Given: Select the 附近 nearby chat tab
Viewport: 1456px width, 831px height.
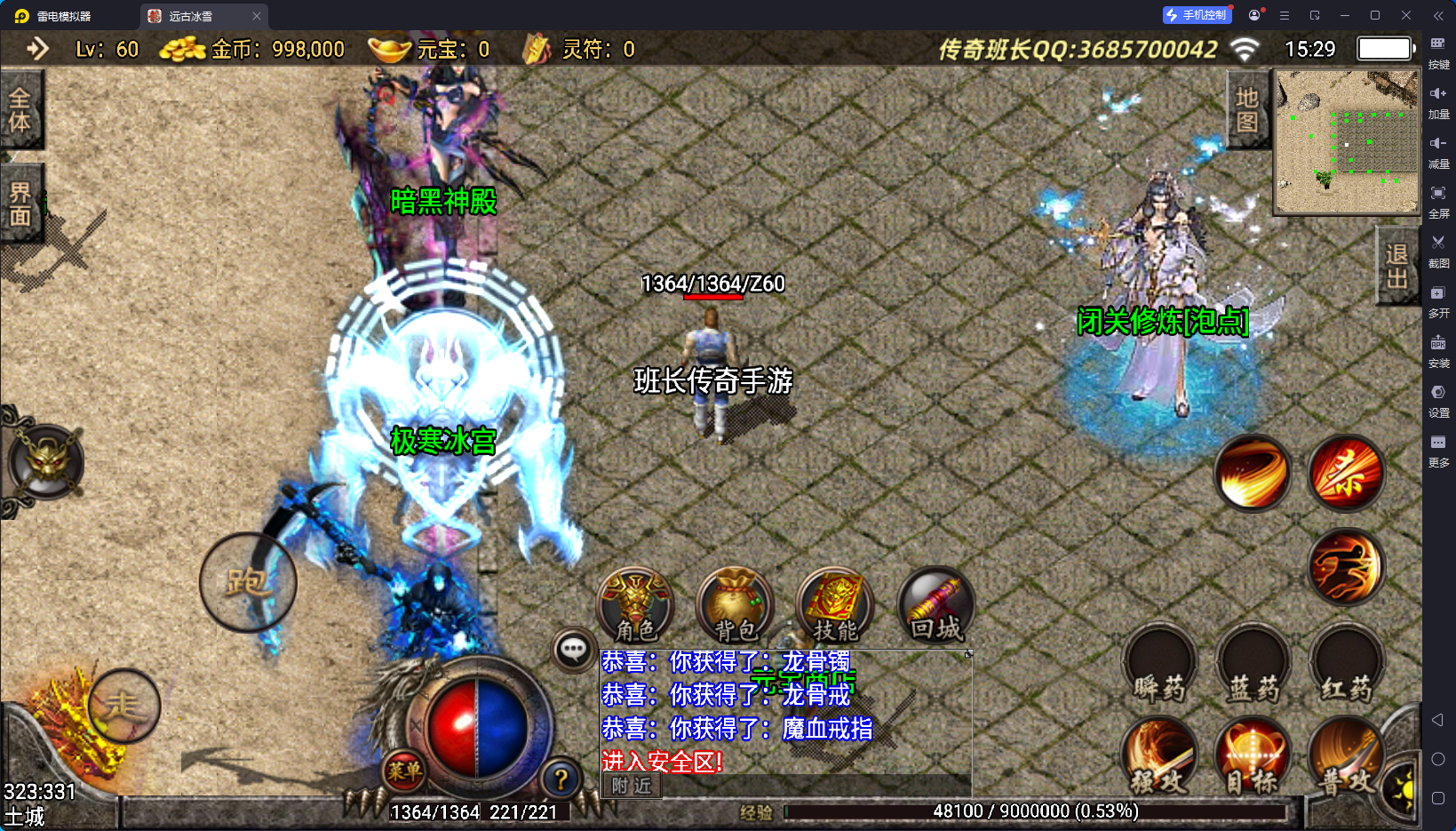Looking at the screenshot, I should coord(632,786).
